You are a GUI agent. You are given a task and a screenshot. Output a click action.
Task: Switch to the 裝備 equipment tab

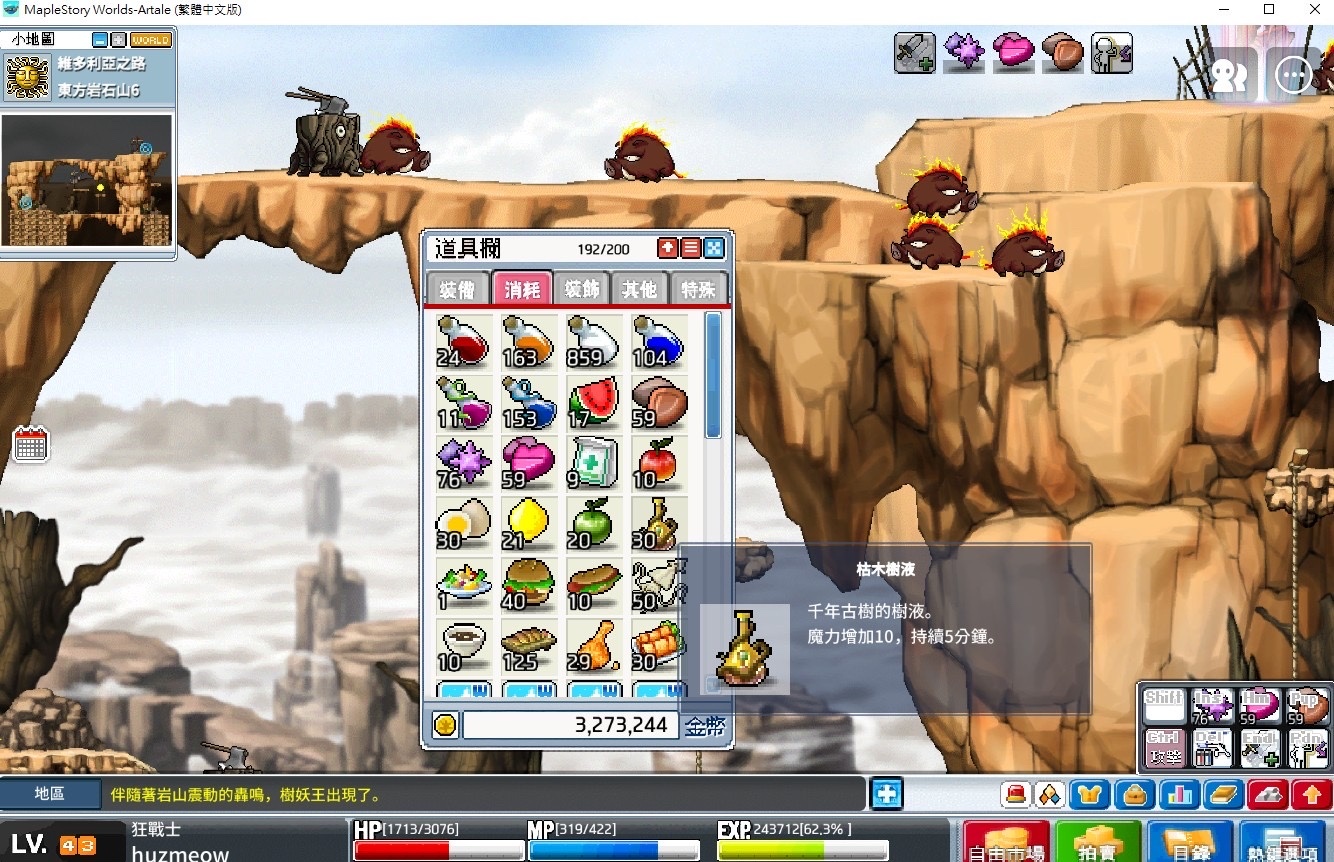pyautogui.click(x=458, y=290)
